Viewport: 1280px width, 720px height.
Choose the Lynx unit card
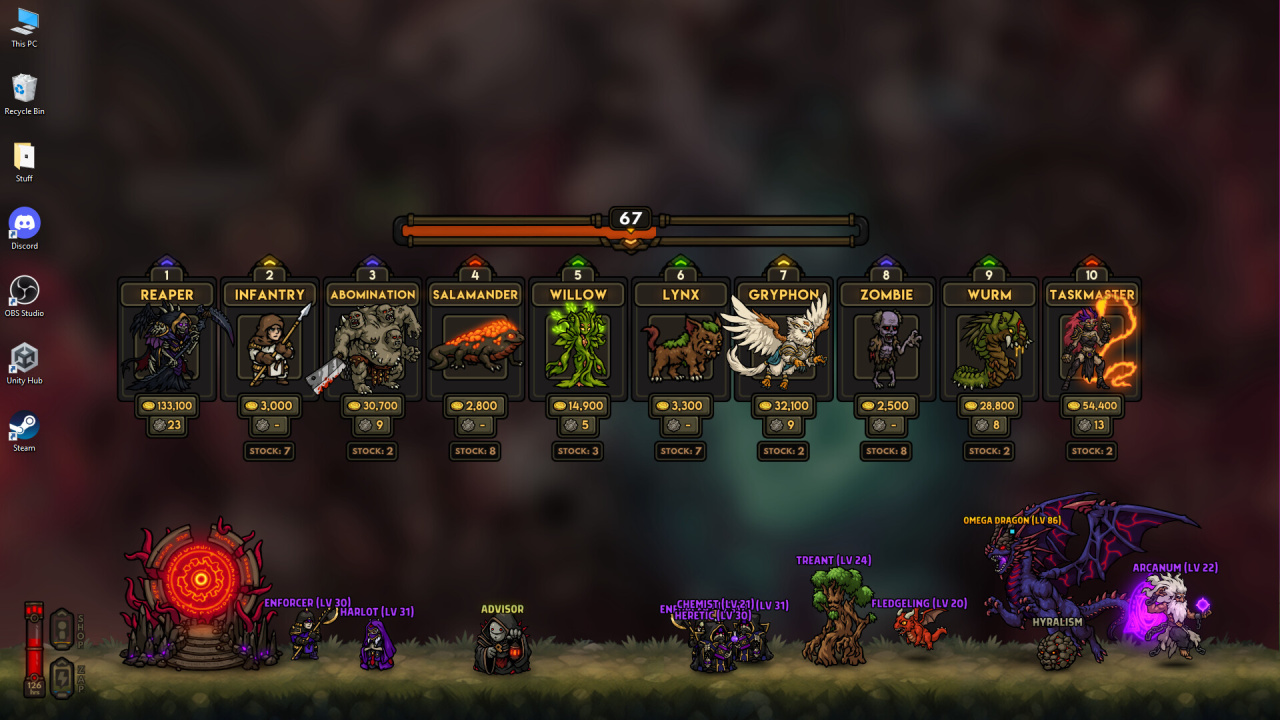[x=681, y=347]
